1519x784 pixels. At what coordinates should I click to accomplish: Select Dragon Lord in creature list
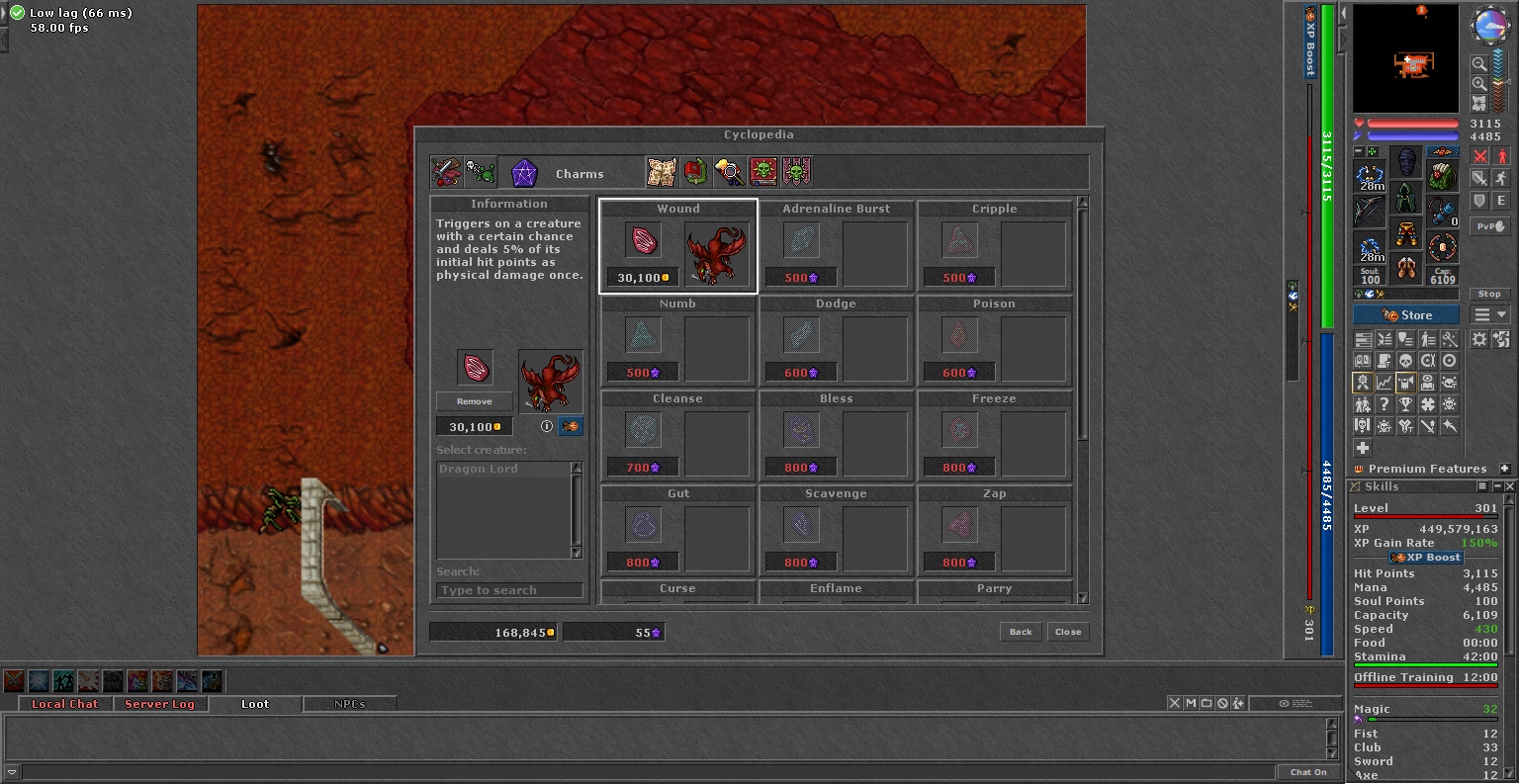pyautogui.click(x=502, y=470)
